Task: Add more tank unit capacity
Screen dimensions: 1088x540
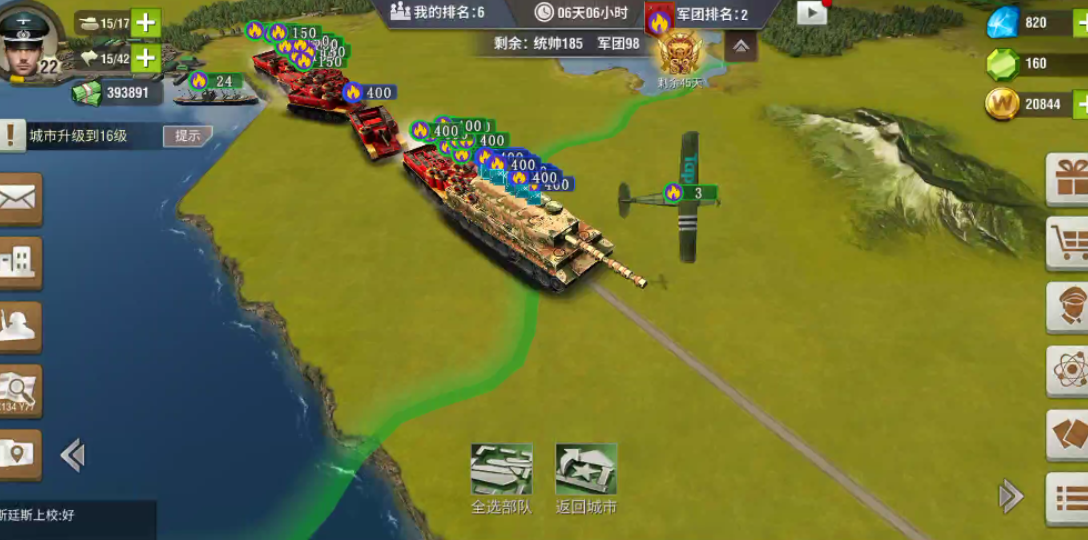Action: tap(146, 22)
